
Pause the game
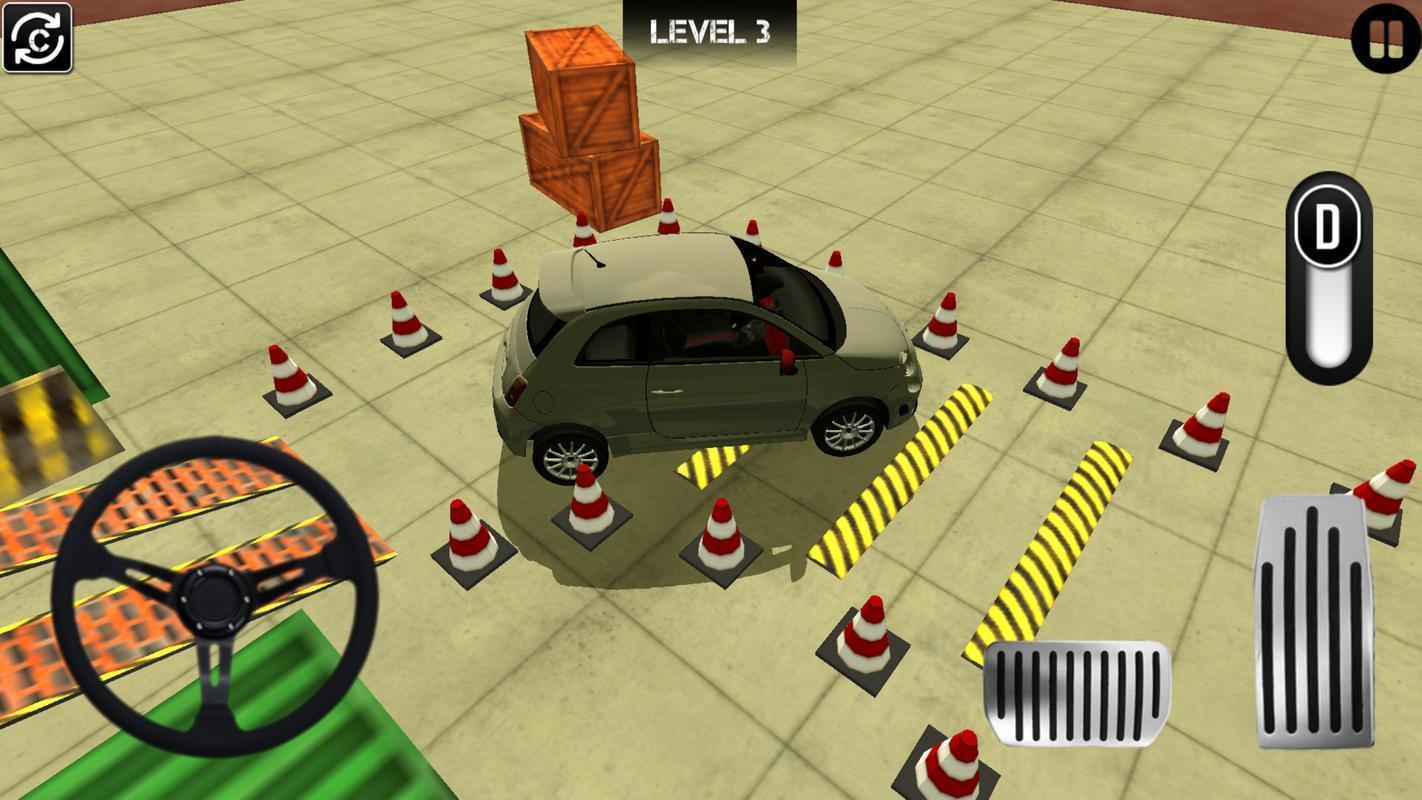pos(1385,39)
